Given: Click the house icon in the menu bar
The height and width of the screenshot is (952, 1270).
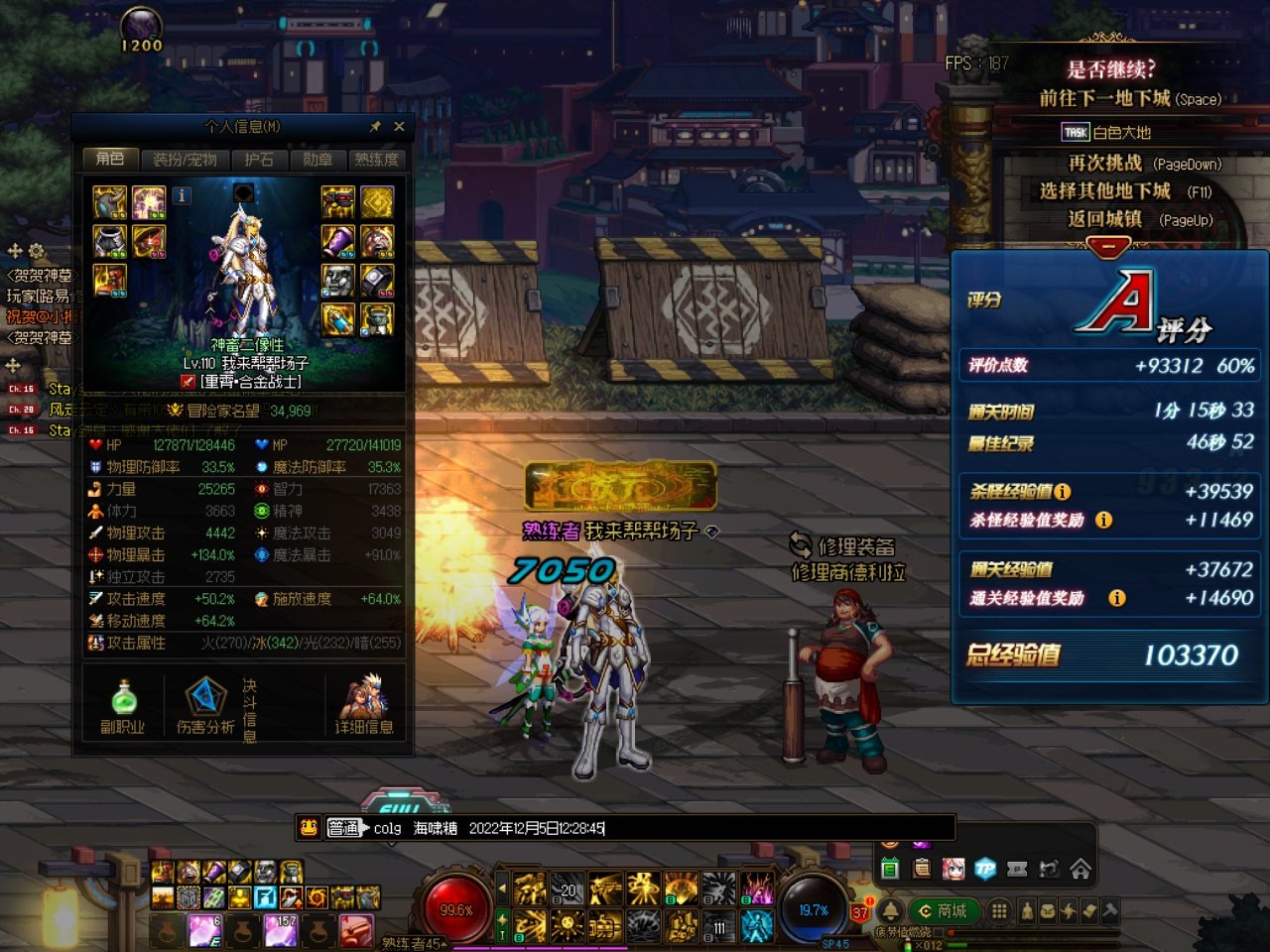Looking at the screenshot, I should tap(1080, 870).
